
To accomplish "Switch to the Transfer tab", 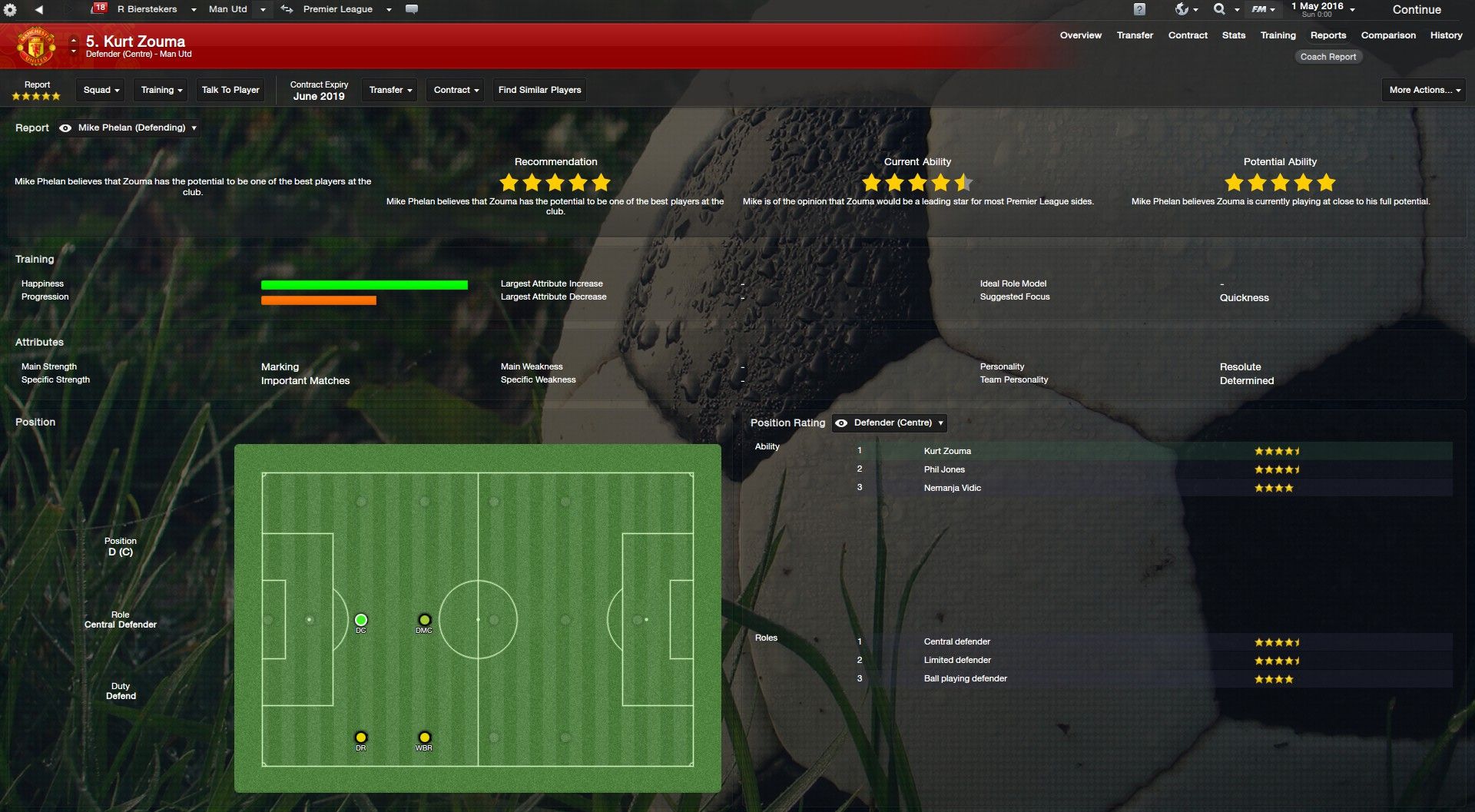I will point(1135,35).
